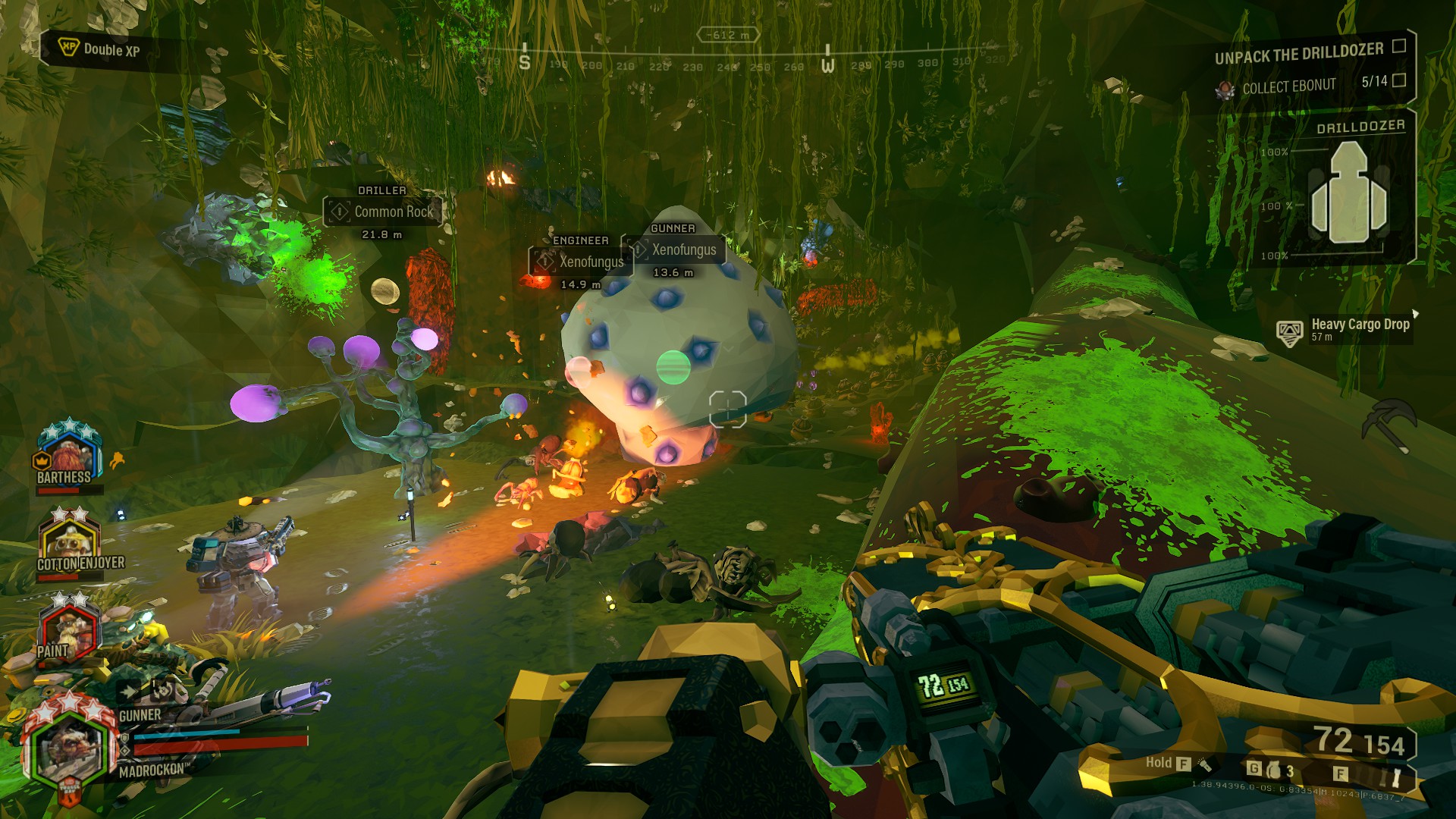Select teammate Barthess's portrait
This screenshot has width=1456, height=819.
[69, 452]
